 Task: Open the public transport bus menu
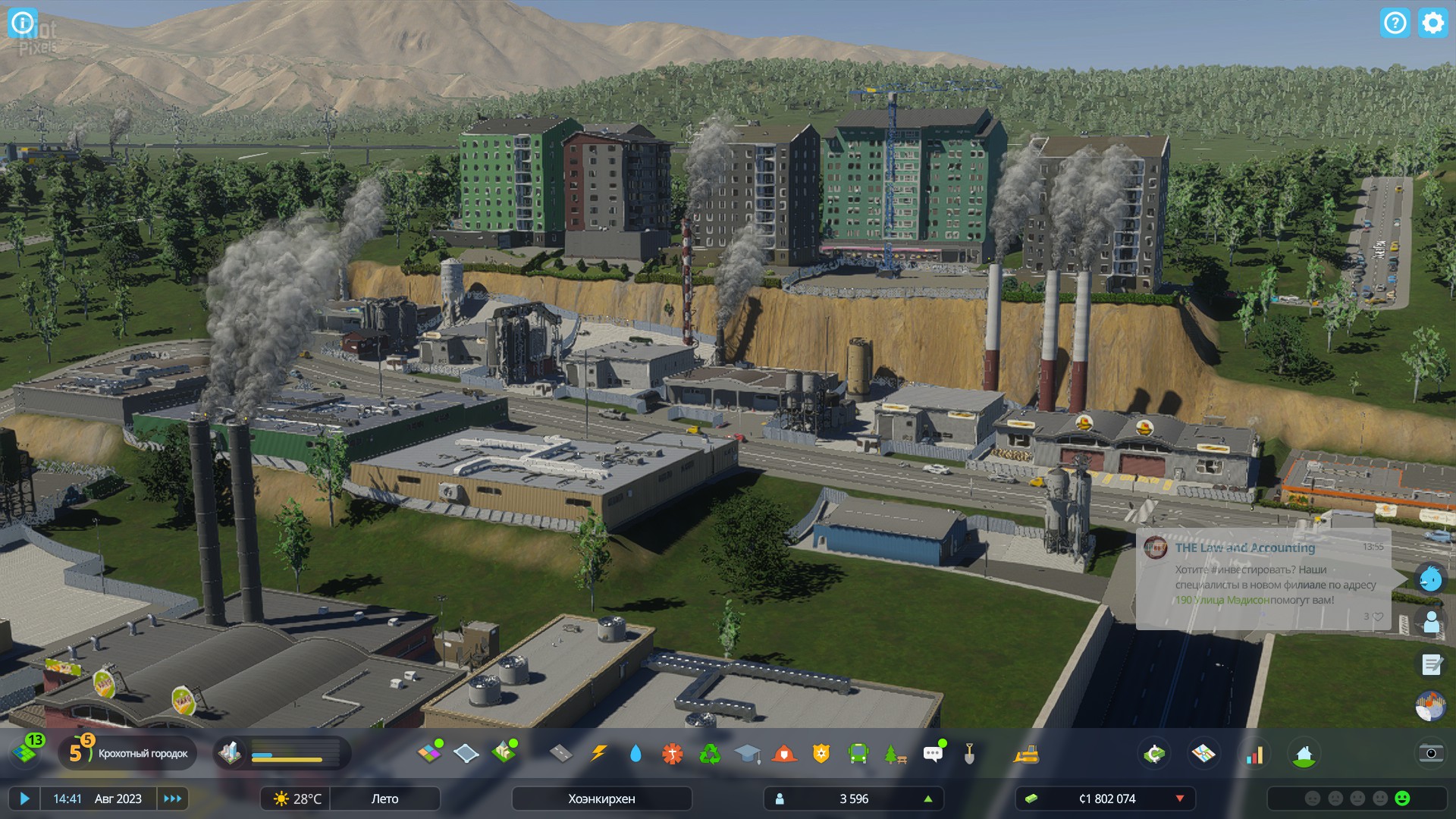point(858,753)
